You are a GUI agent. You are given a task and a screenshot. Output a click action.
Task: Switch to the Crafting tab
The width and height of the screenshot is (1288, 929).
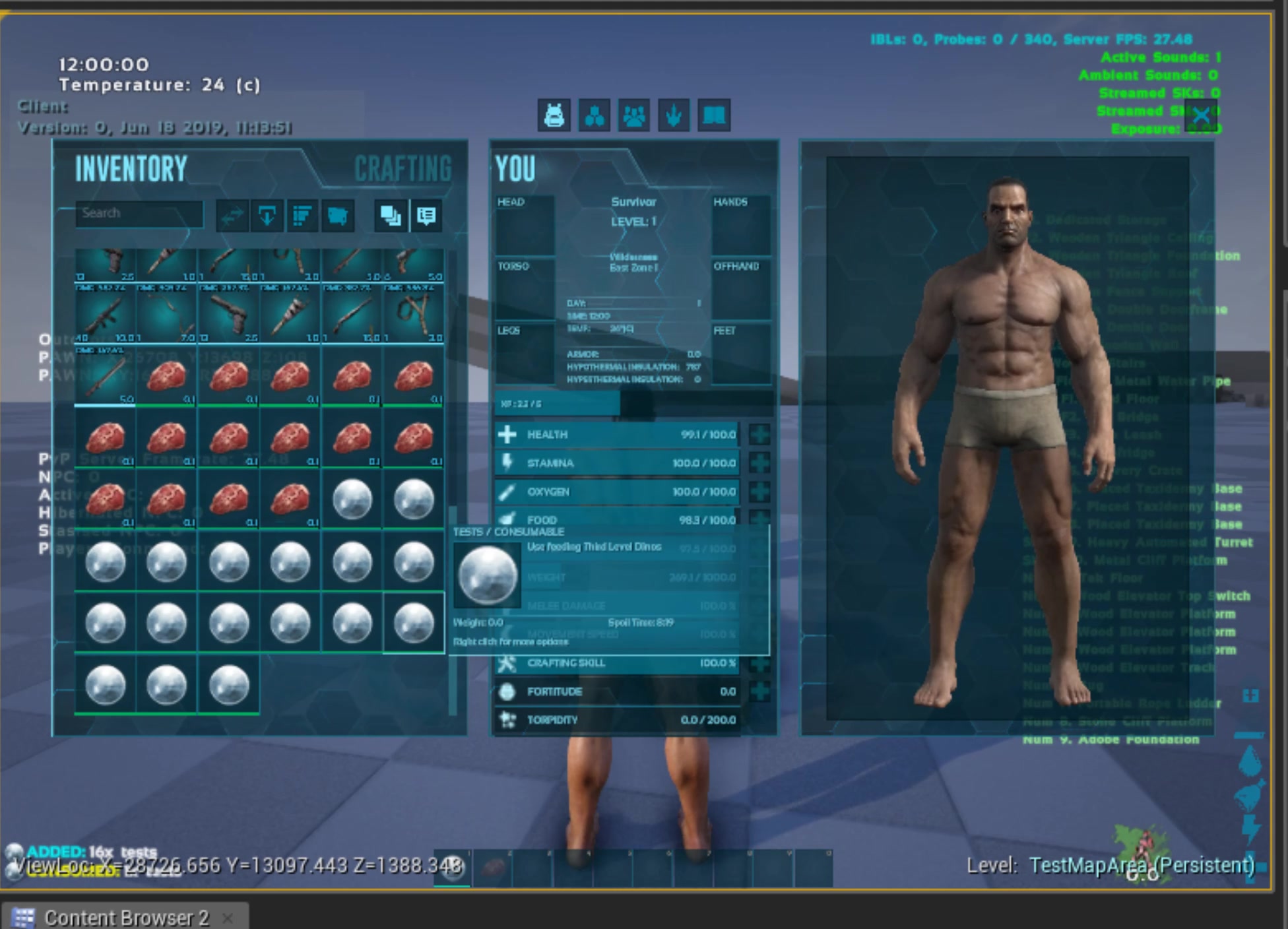(402, 169)
